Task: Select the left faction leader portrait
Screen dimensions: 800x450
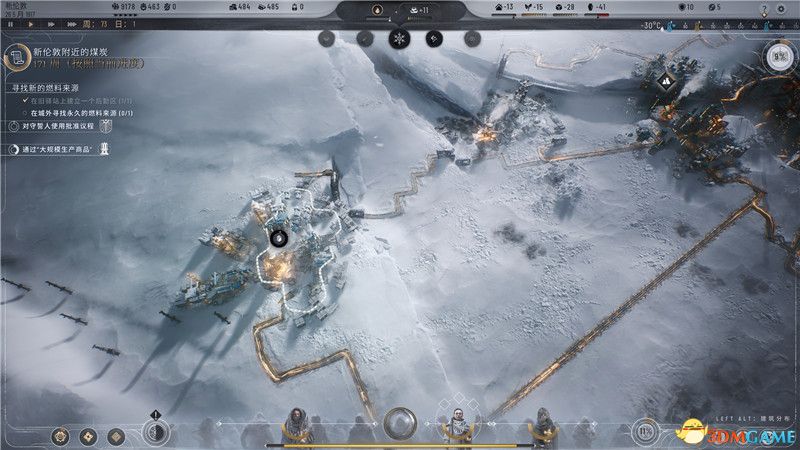Action: 297,423
